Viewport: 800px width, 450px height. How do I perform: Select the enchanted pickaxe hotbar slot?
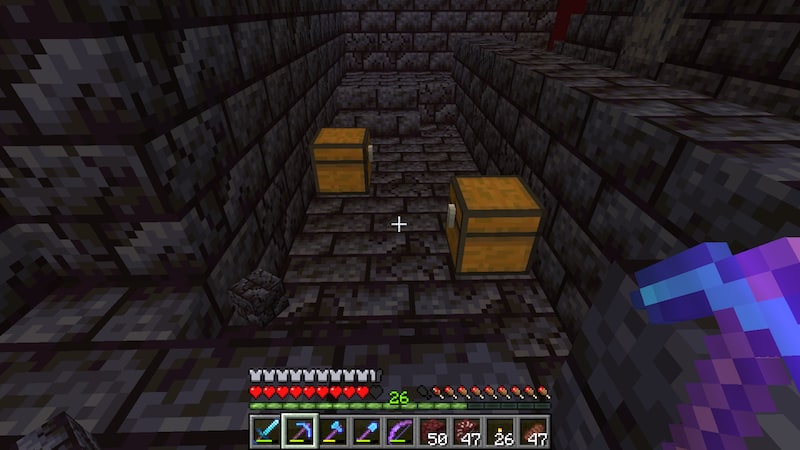click(x=297, y=431)
